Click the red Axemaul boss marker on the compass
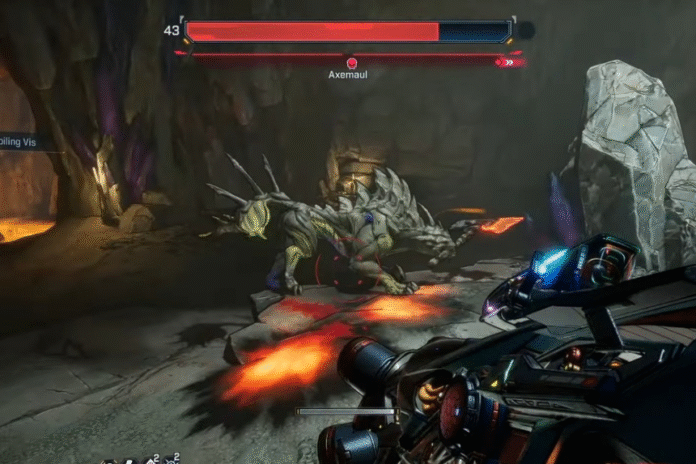This screenshot has height=464, width=696. tap(351, 62)
